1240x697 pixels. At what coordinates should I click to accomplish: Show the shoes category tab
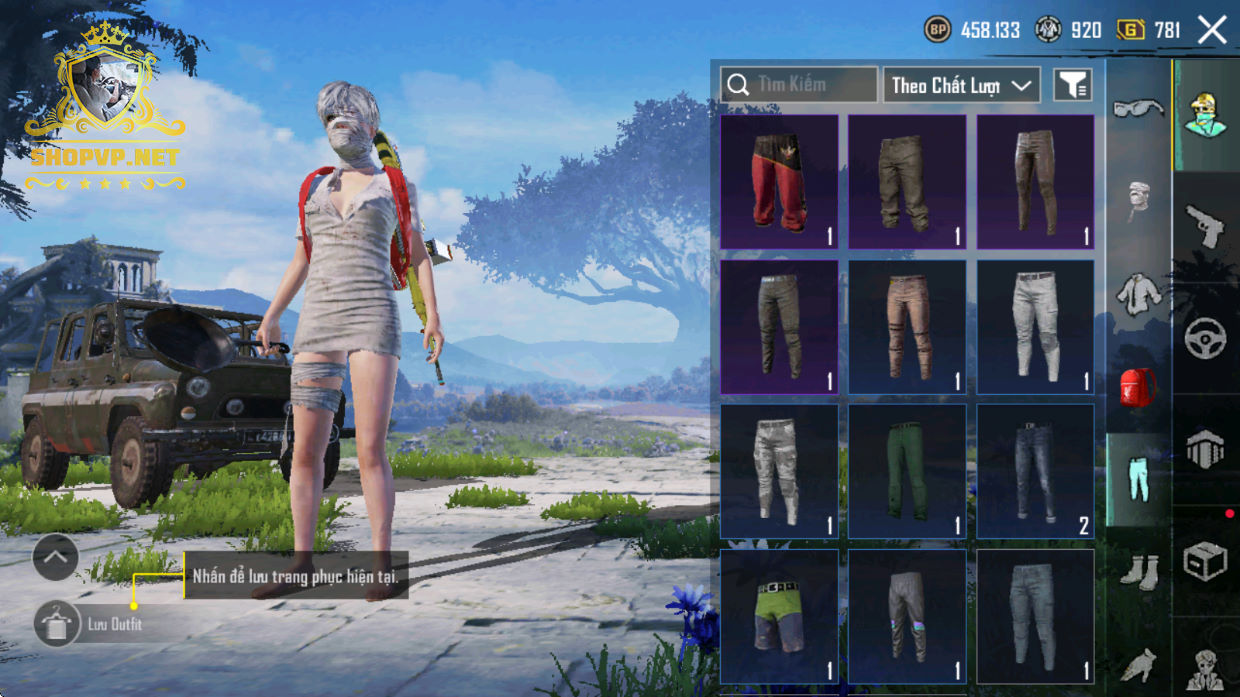pos(1138,572)
